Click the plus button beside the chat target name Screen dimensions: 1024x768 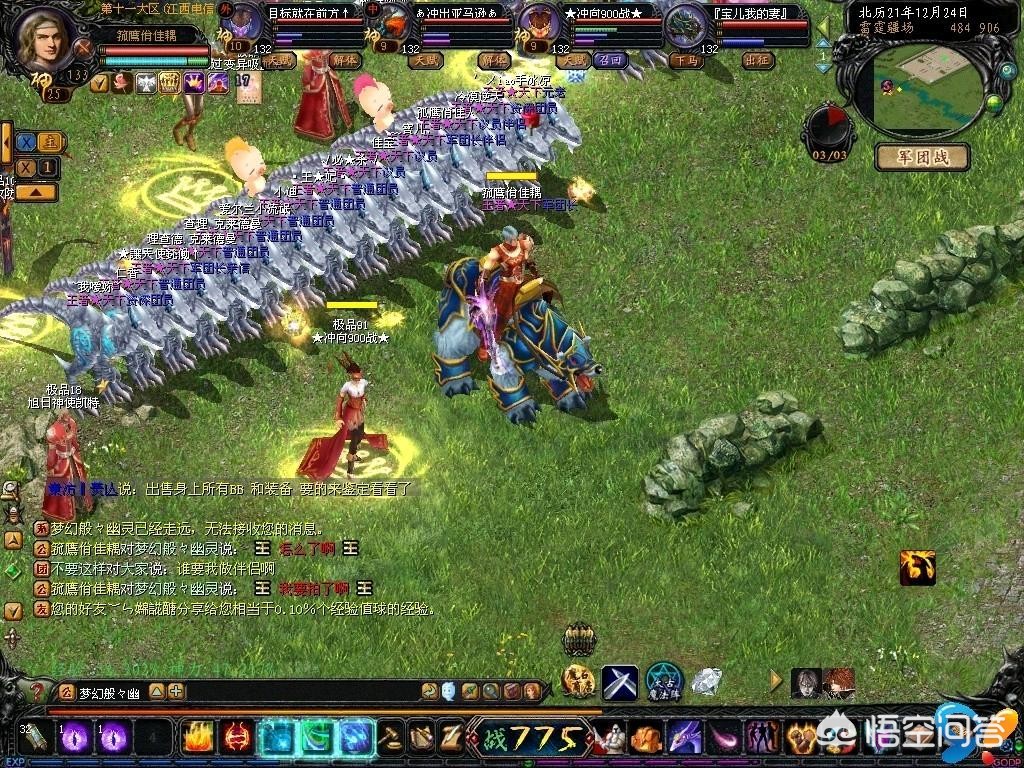176,691
